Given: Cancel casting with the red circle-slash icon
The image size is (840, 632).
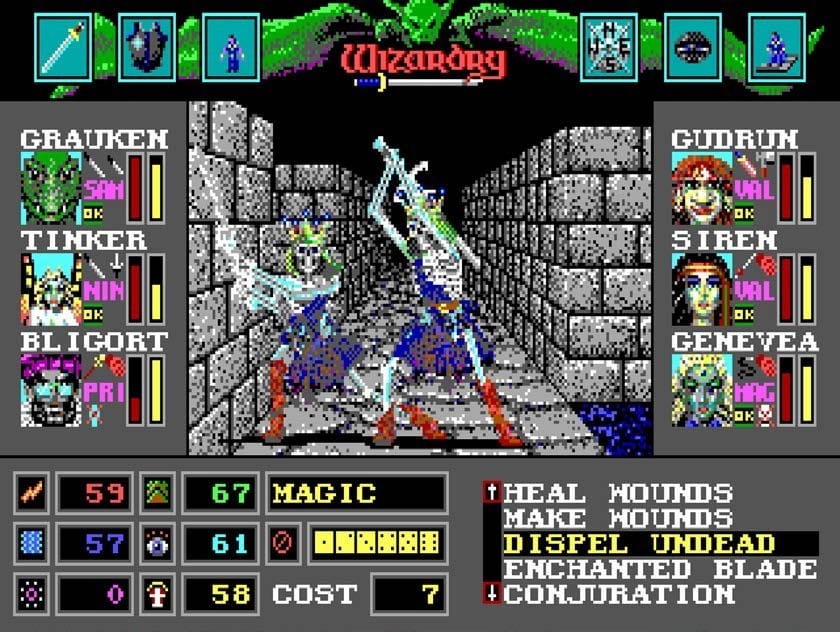Looking at the screenshot, I should tap(281, 544).
